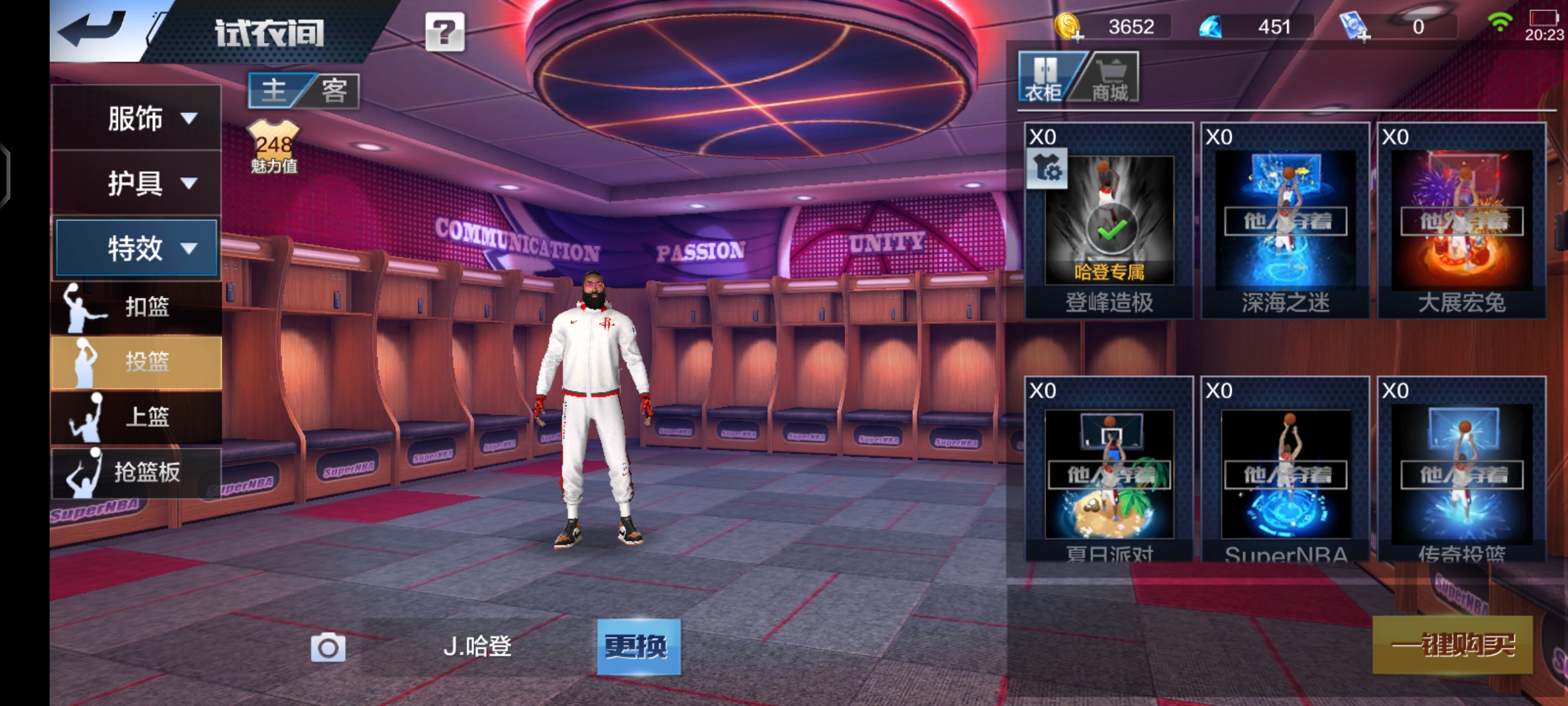1568x706 pixels.
Task: Open the 衣柜 wardrobe tab
Action: point(1045,78)
